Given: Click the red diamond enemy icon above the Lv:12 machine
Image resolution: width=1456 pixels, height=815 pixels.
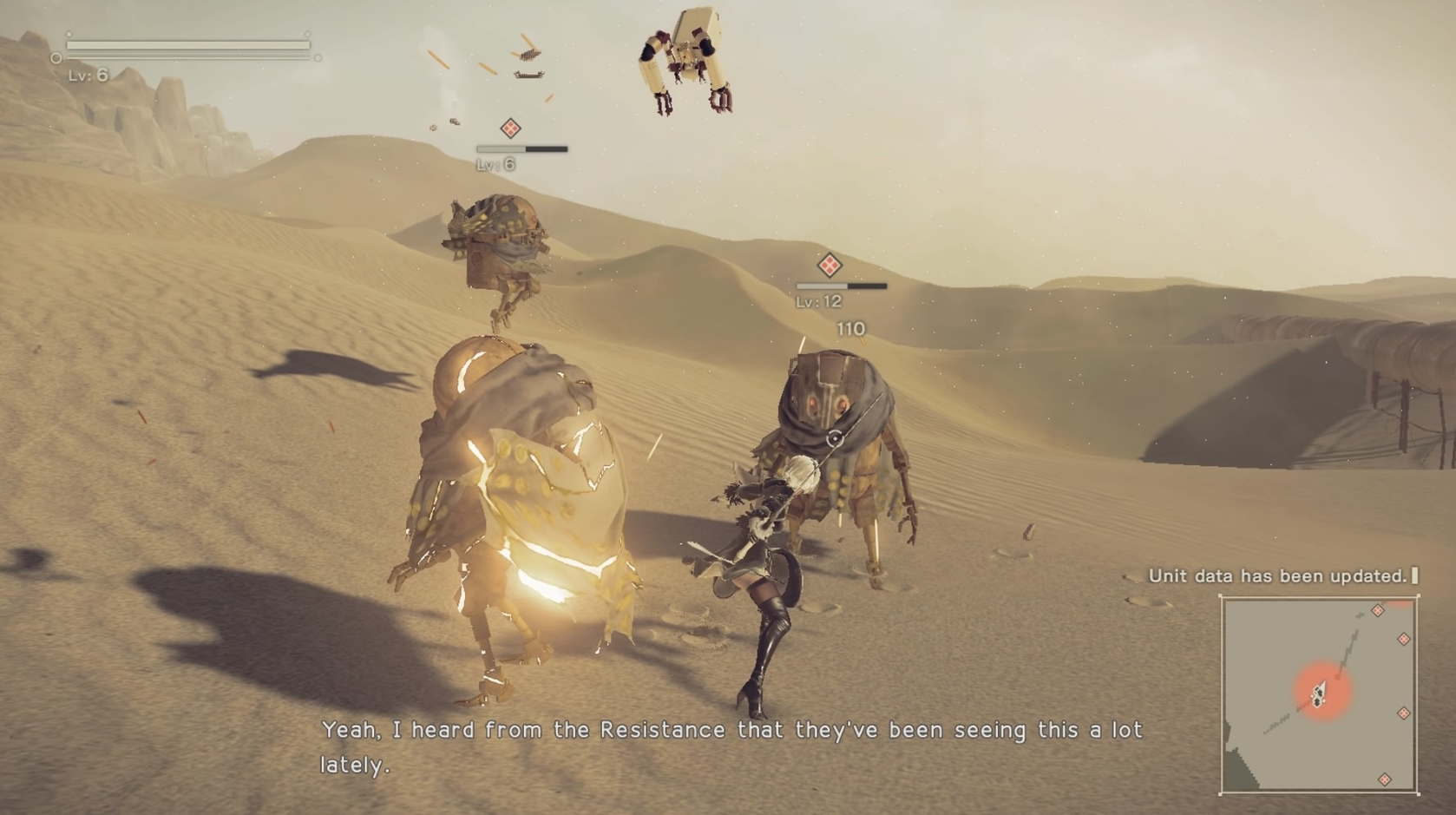Looking at the screenshot, I should tap(831, 266).
